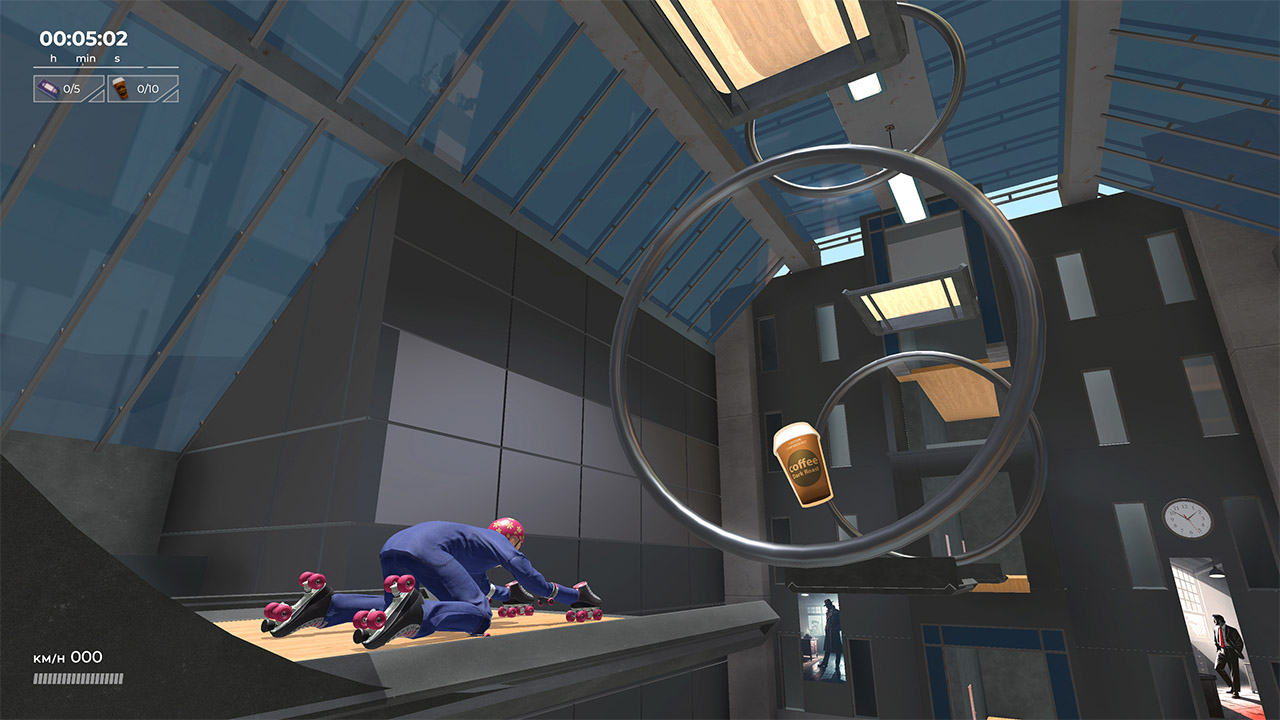Expand the 'min' label under the timer
The height and width of the screenshot is (720, 1280).
[x=86, y=58]
